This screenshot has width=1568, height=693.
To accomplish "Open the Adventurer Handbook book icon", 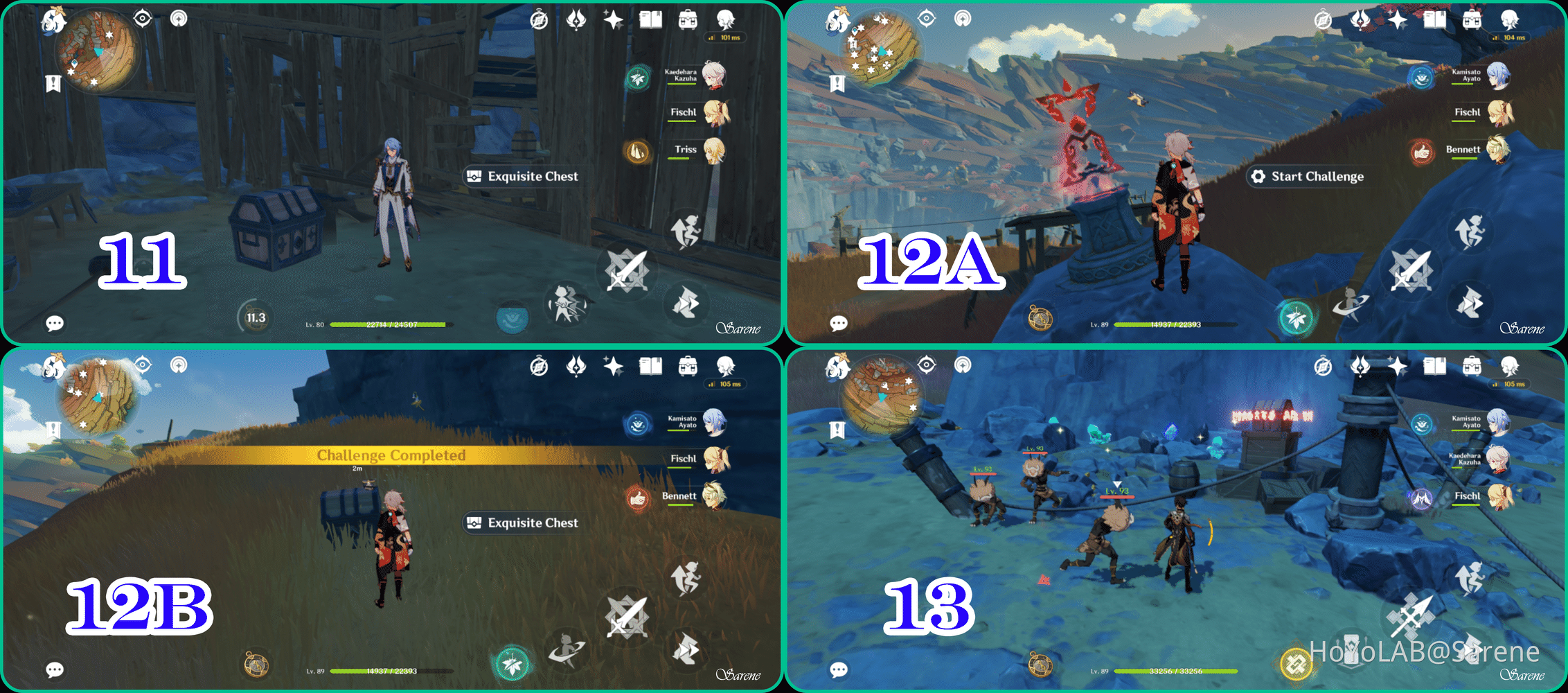I will pyautogui.click(x=650, y=18).
